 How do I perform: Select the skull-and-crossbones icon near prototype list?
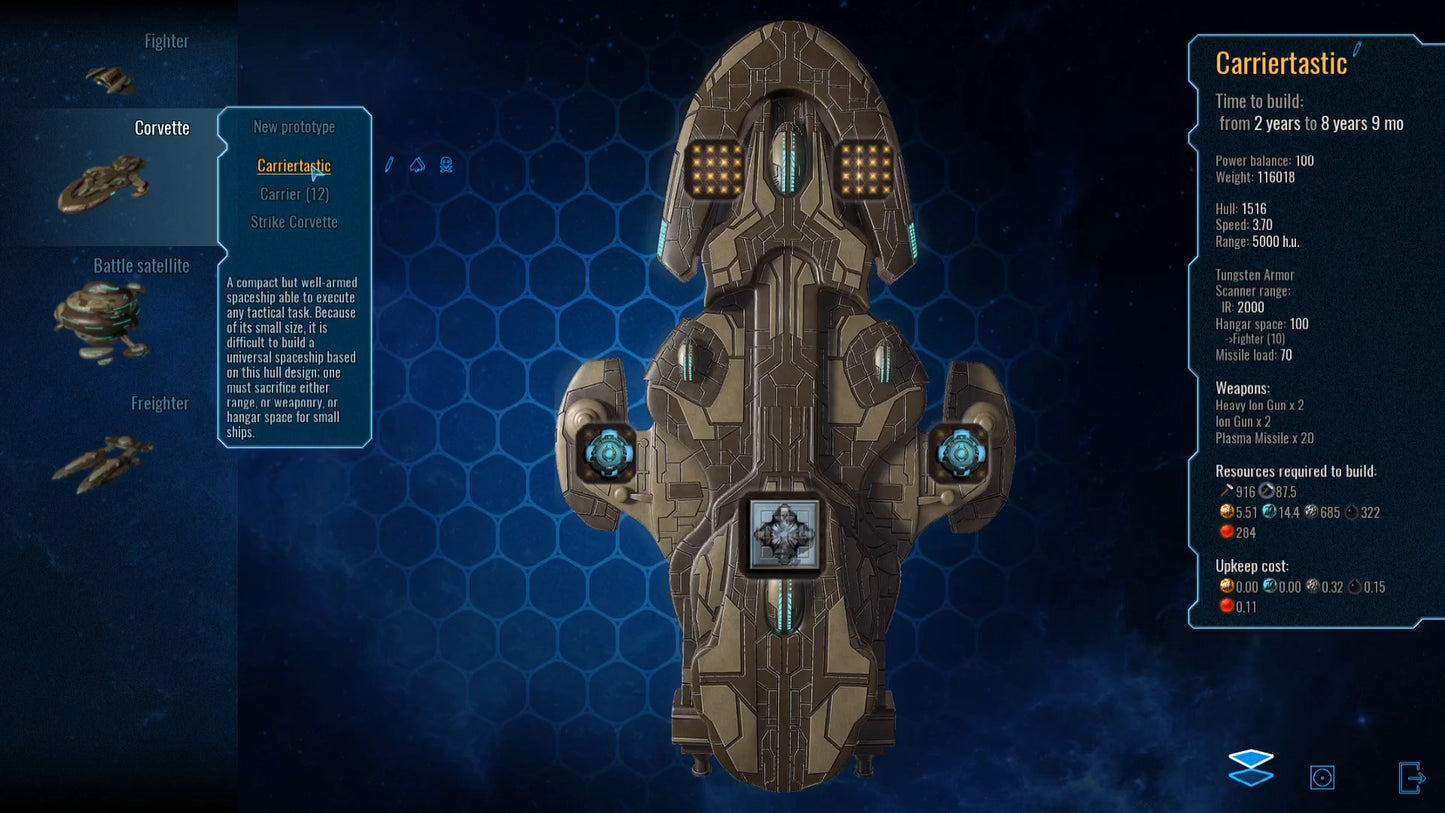tap(445, 165)
